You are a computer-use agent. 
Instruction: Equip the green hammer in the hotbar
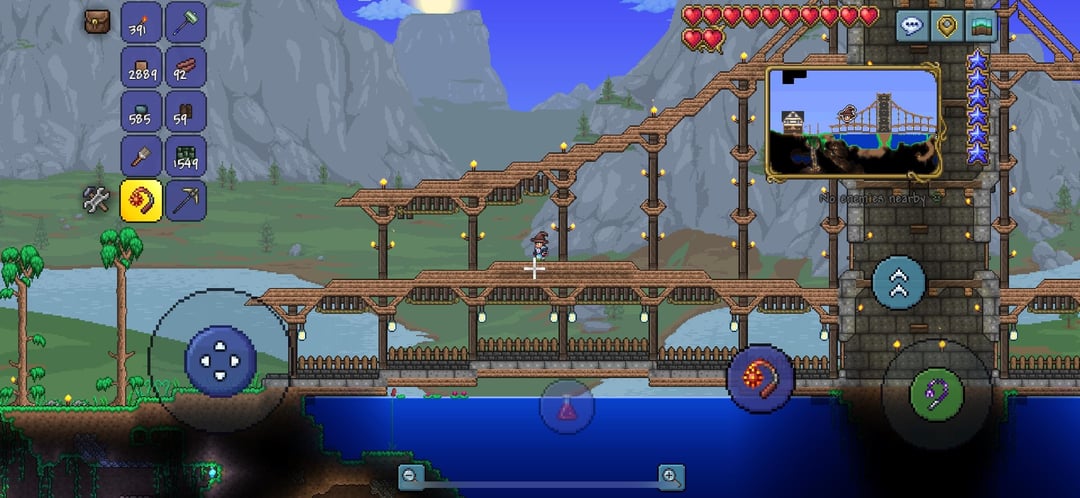coord(185,22)
